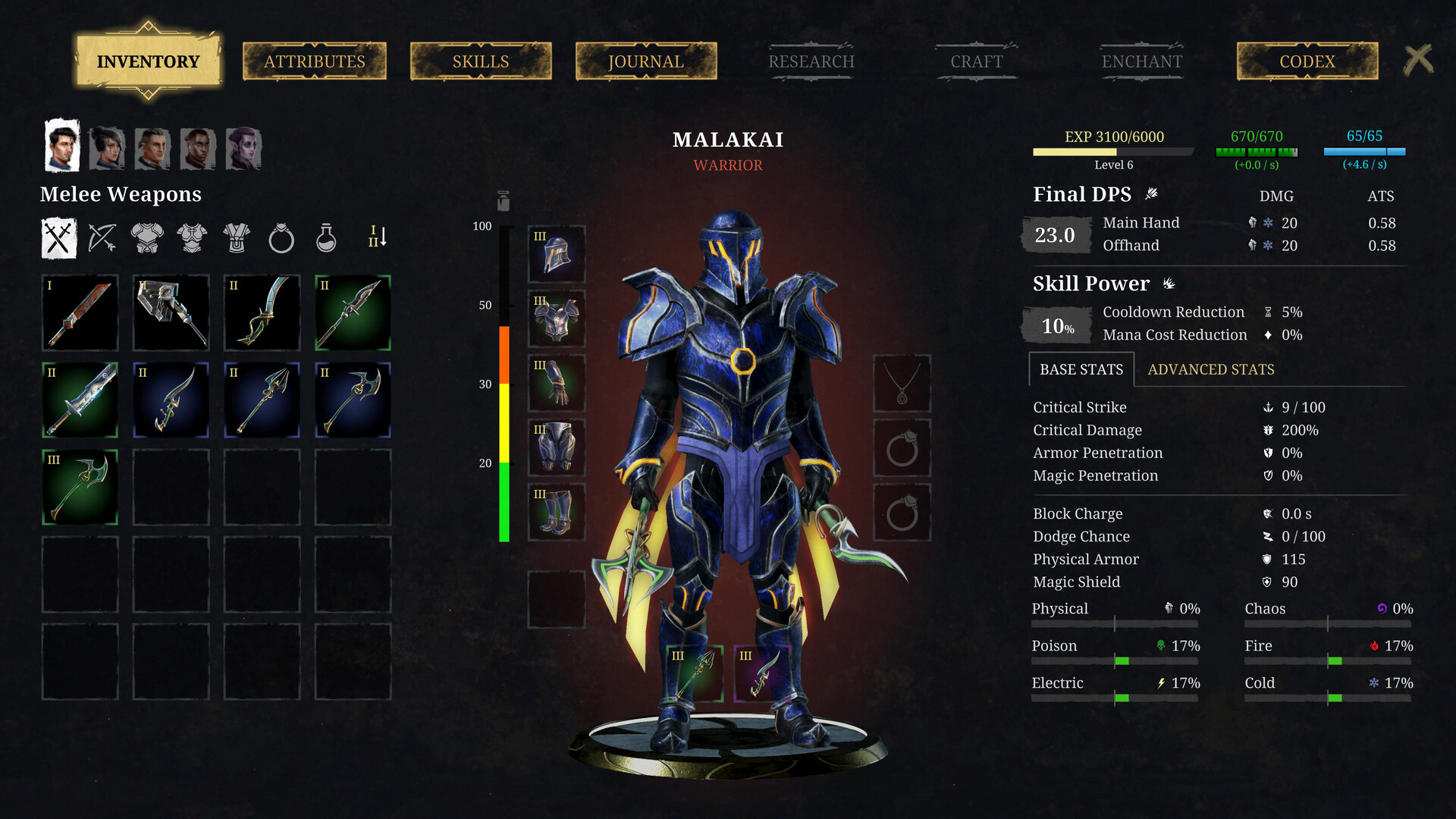Select the melee weapons filter icon
Viewport: 1456px width, 819px height.
pyautogui.click(x=59, y=237)
